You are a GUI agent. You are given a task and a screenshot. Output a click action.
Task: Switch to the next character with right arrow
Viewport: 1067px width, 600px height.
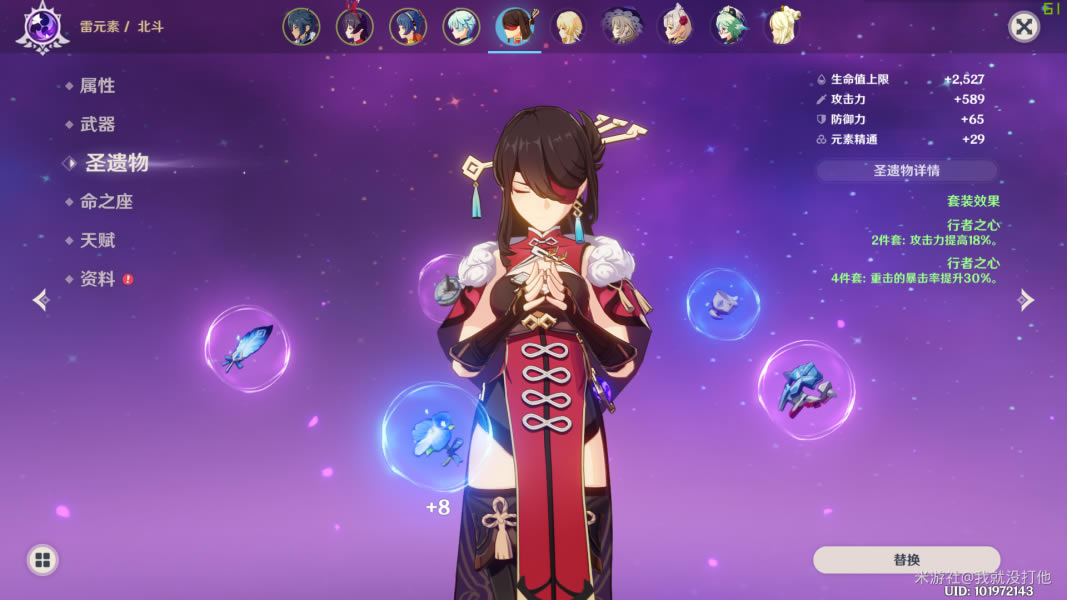tap(1026, 300)
